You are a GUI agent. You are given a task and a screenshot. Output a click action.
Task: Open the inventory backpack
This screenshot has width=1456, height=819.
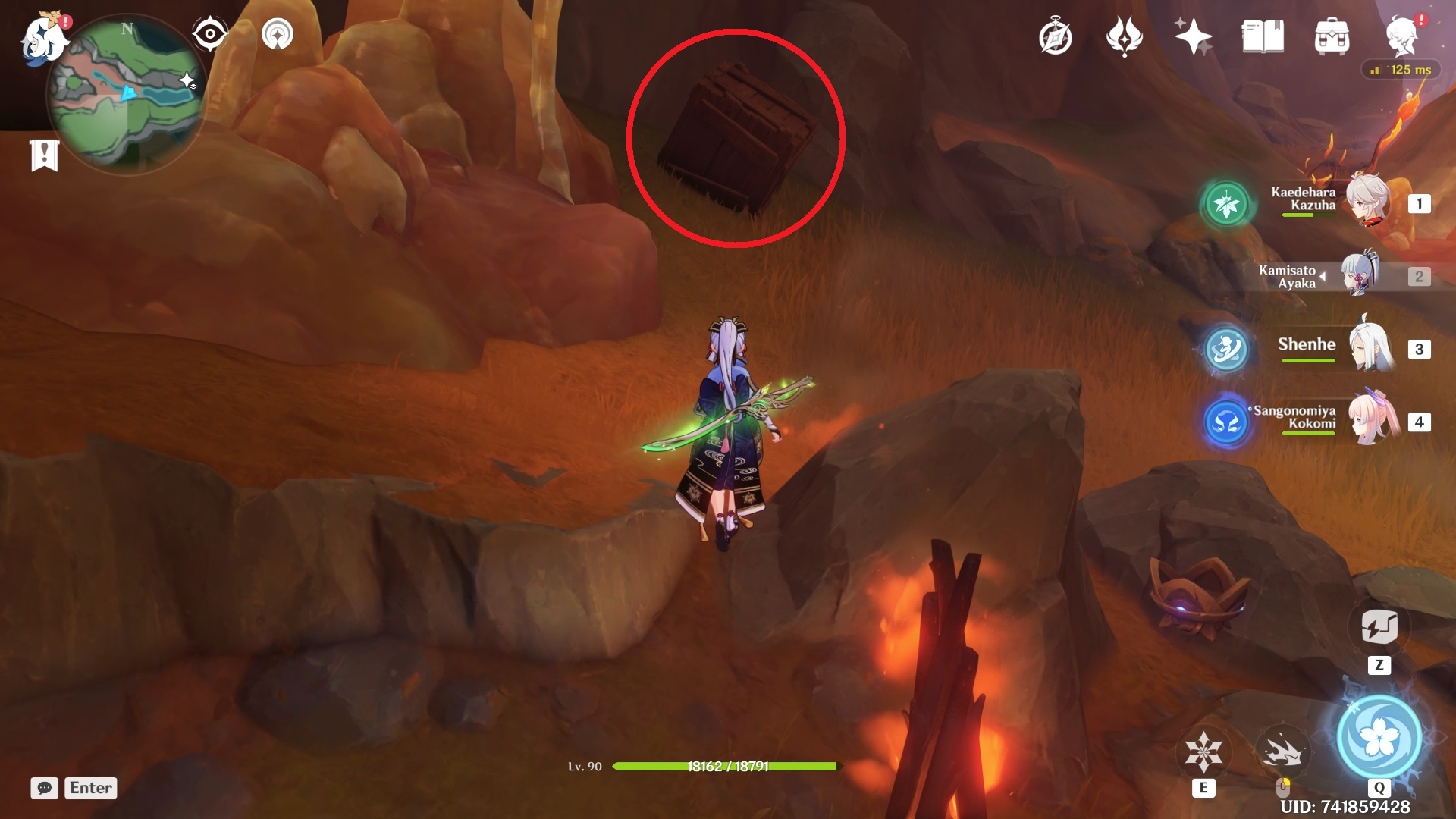[x=1332, y=37]
